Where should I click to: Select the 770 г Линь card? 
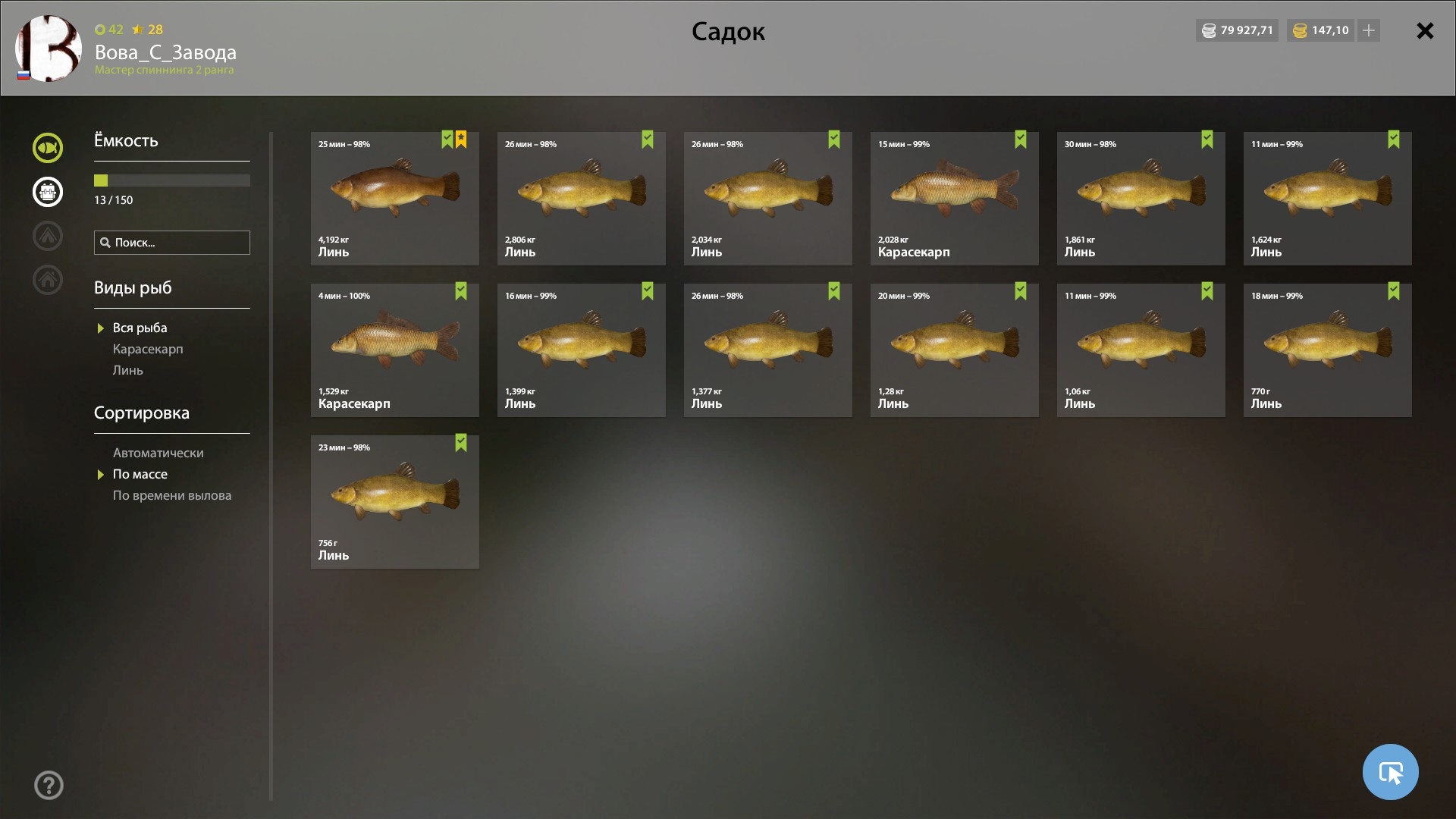[x=1327, y=350]
